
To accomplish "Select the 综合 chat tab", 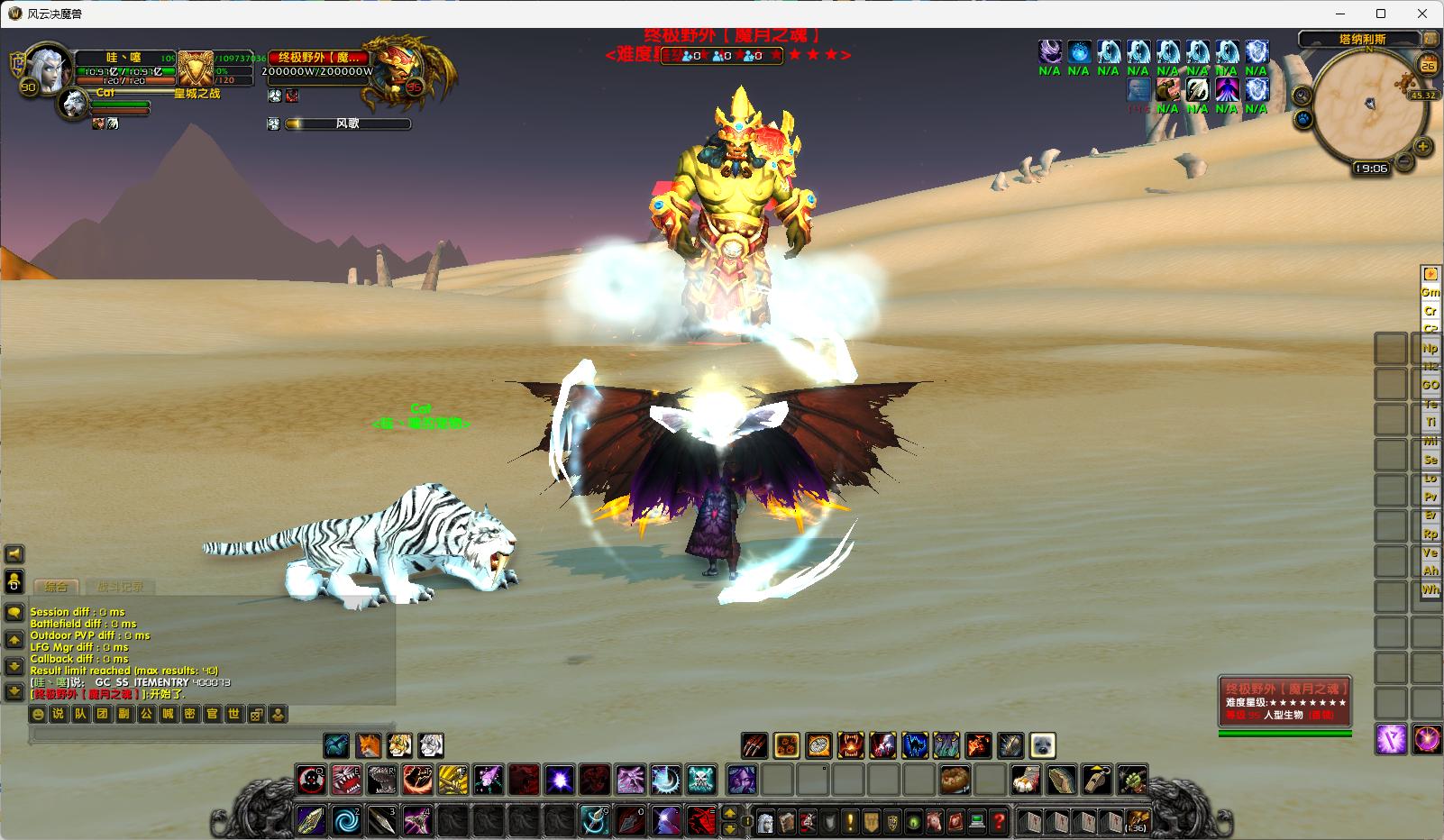I will pyautogui.click(x=56, y=587).
